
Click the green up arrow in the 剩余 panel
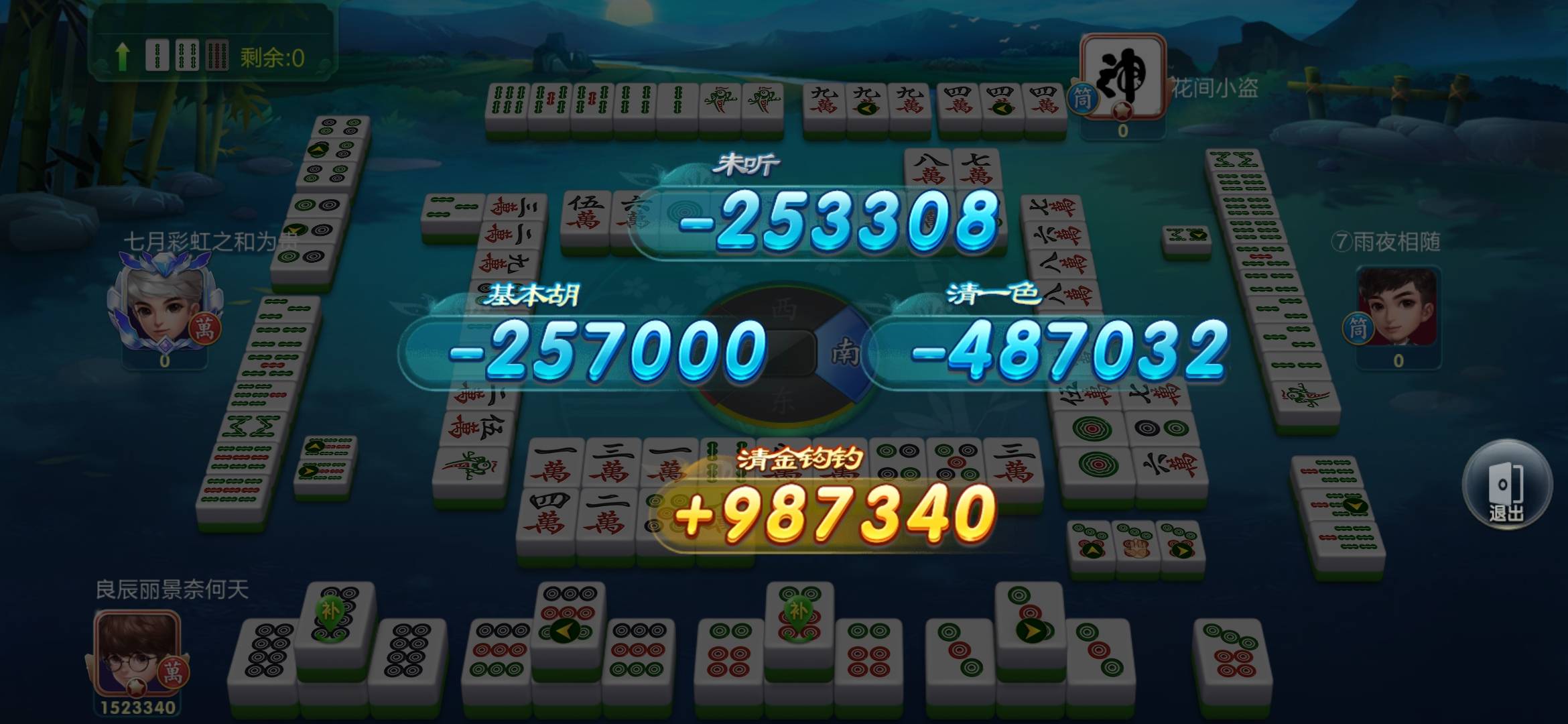122,56
